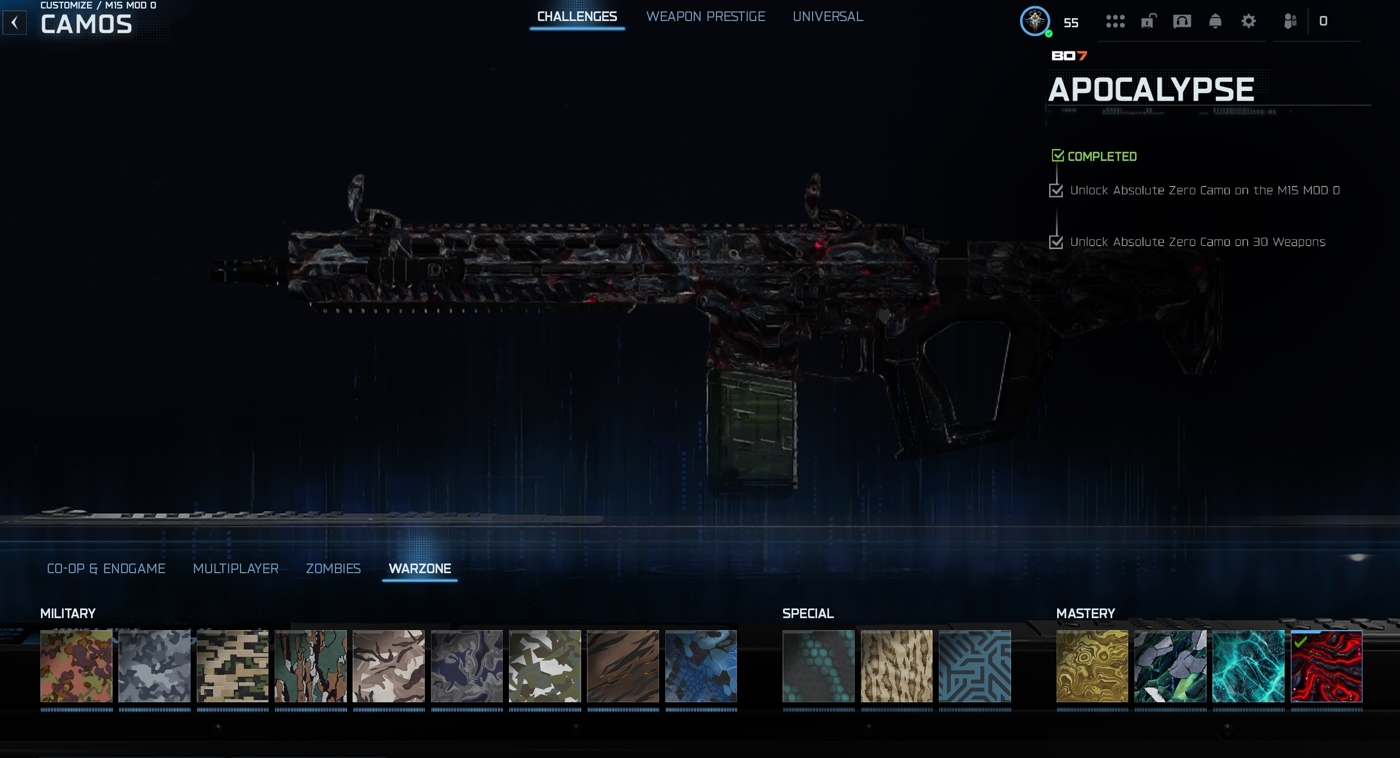1400x758 pixels.
Task: Switch to the Weapon Prestige tab
Action: [705, 17]
